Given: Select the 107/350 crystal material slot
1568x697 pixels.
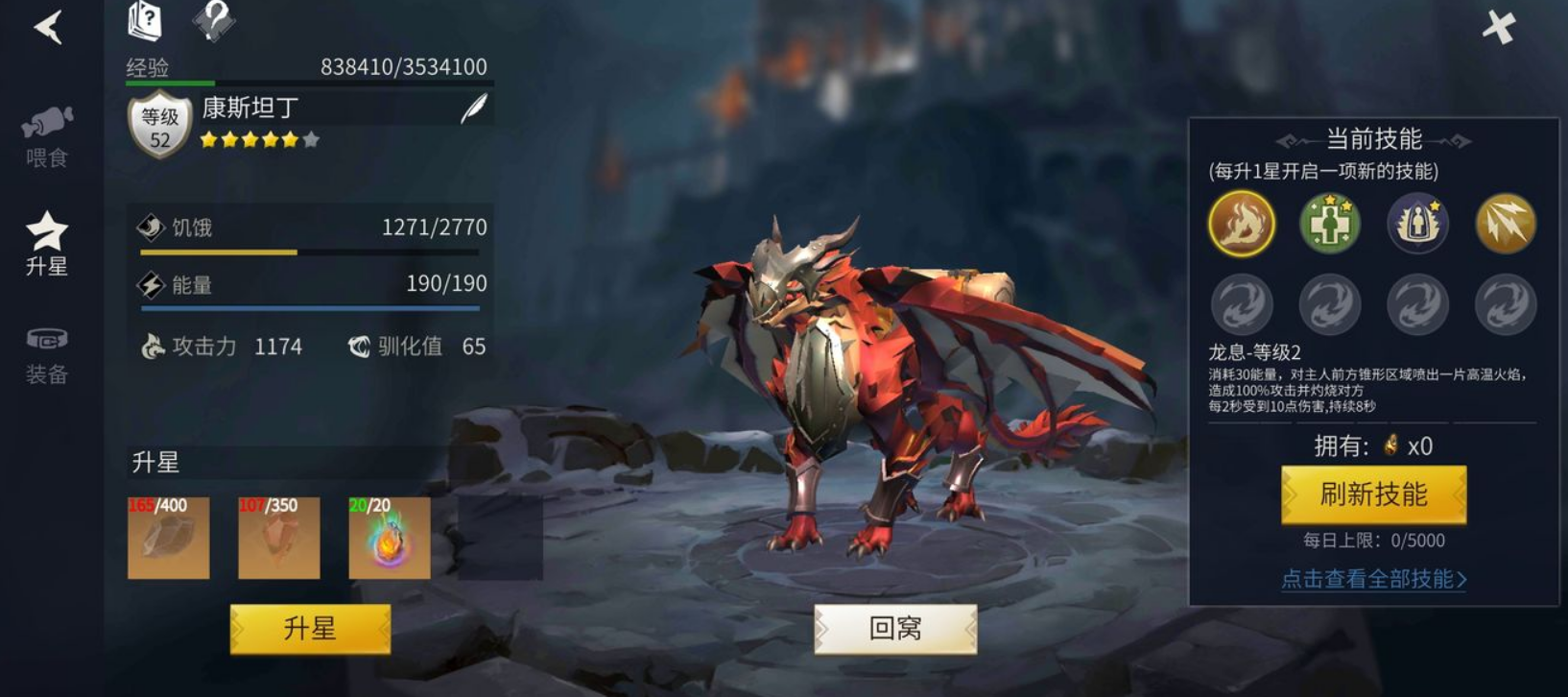Looking at the screenshot, I should click(x=279, y=538).
